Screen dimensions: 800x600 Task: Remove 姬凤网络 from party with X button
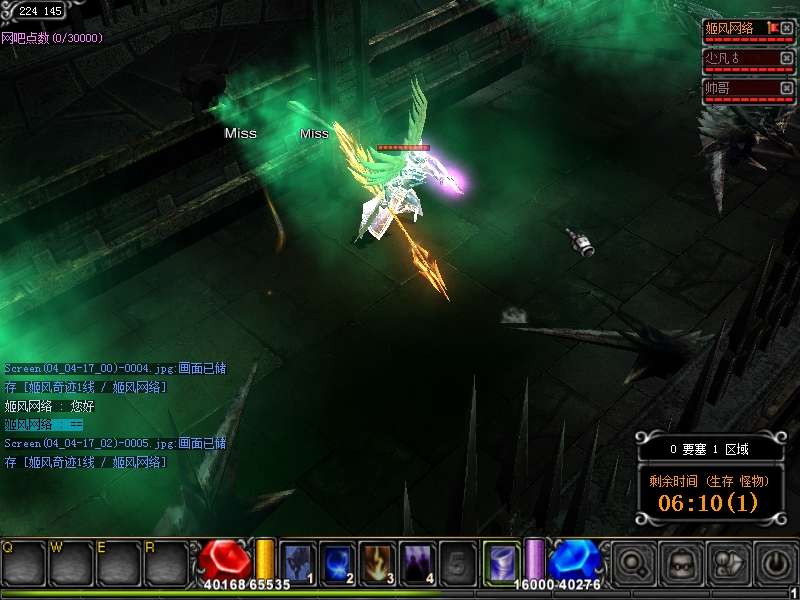point(787,28)
